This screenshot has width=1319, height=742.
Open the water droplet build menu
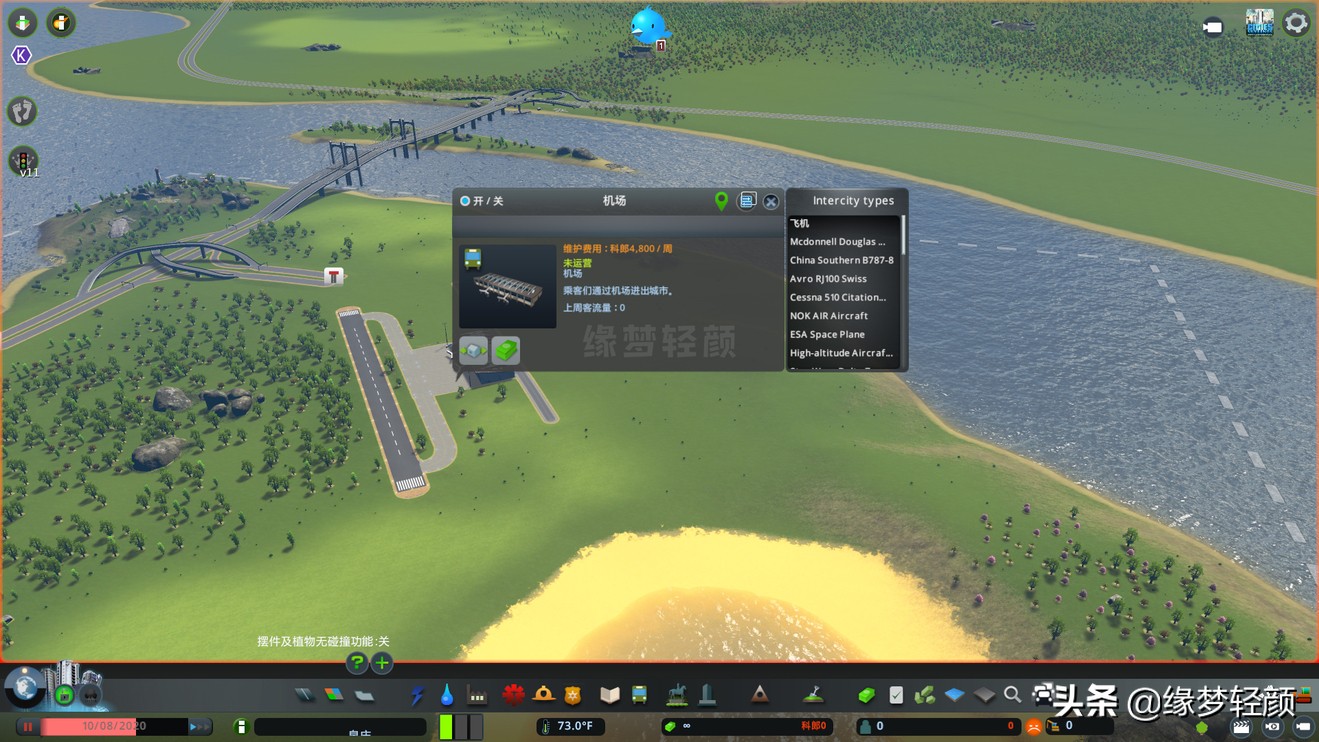click(447, 695)
